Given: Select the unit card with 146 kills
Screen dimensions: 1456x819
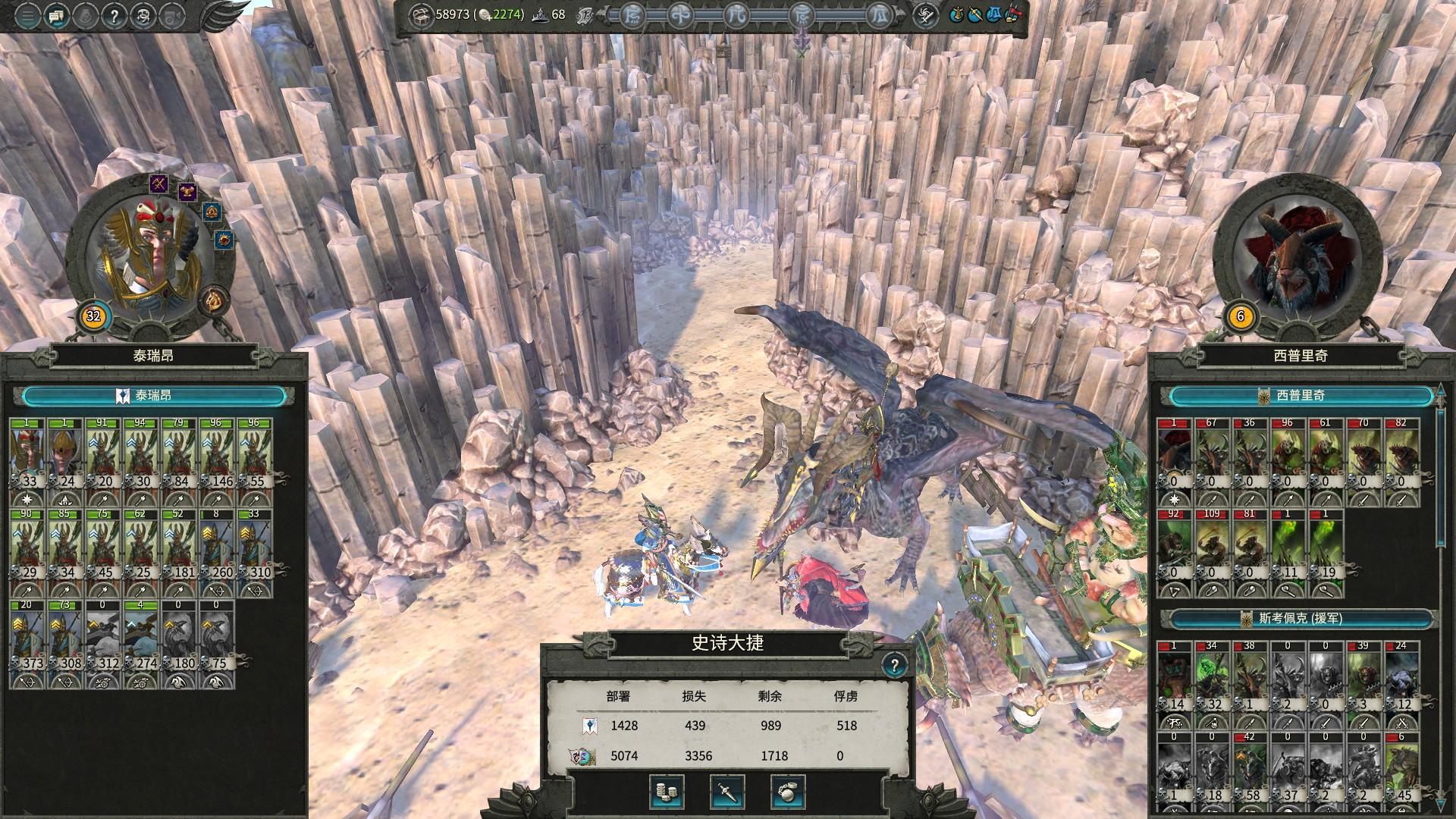Looking at the screenshot, I should pyautogui.click(x=217, y=453).
